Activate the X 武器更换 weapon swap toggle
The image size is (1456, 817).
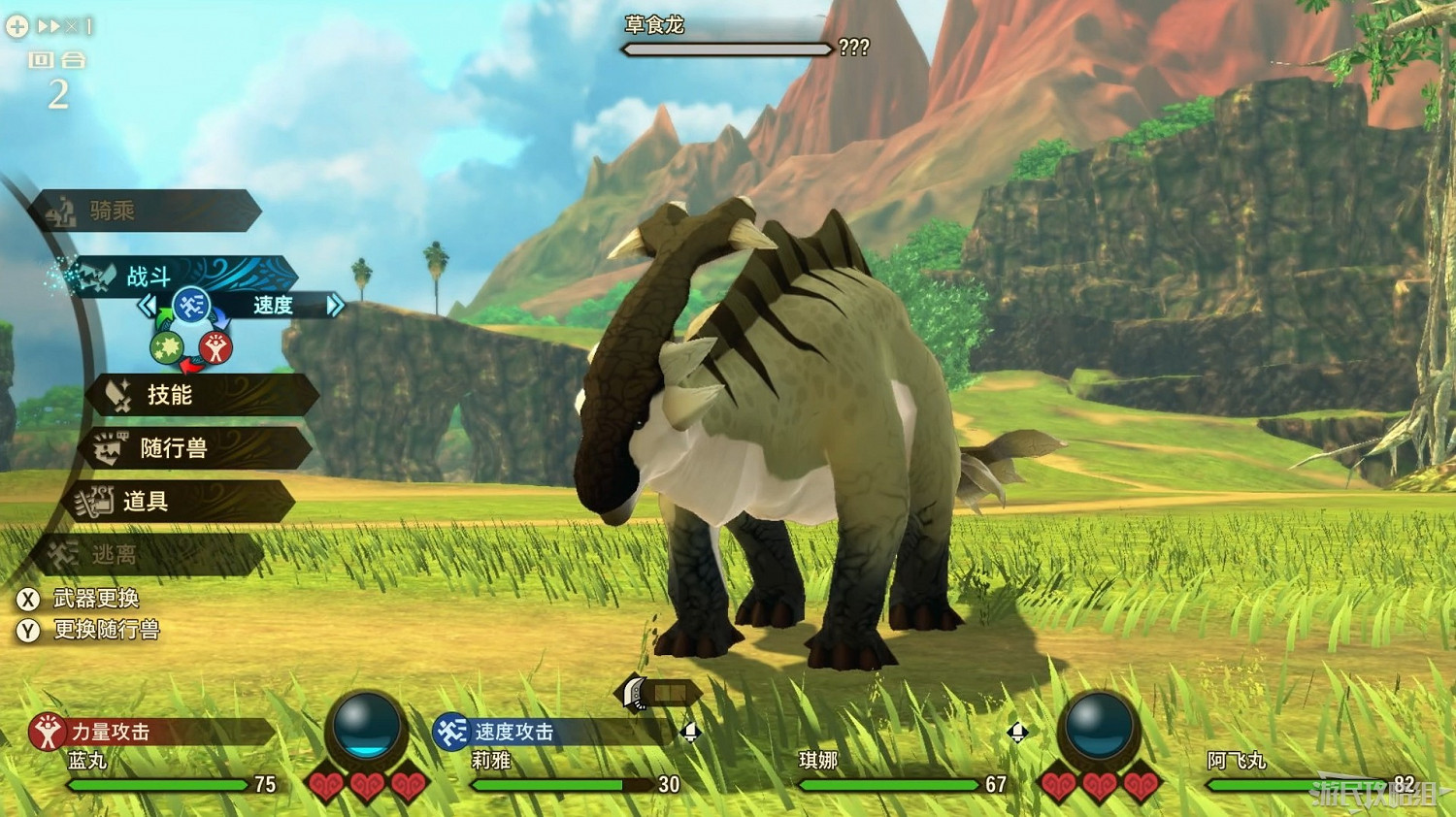pos(97,599)
